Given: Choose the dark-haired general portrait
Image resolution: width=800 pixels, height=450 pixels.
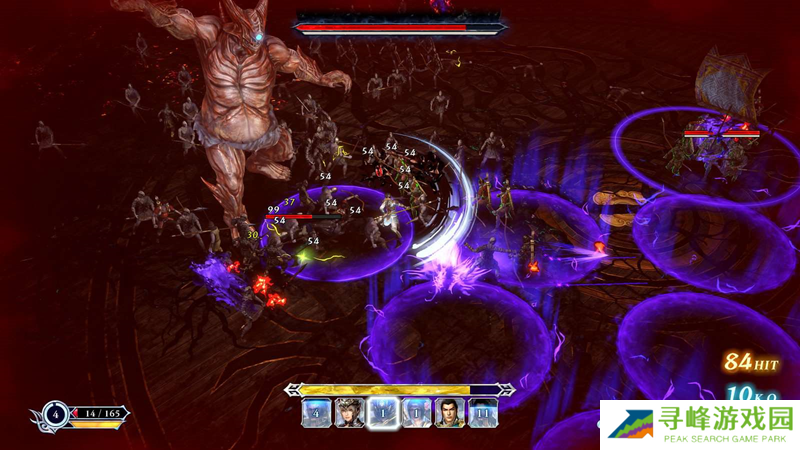Looking at the screenshot, I should coord(449,412).
